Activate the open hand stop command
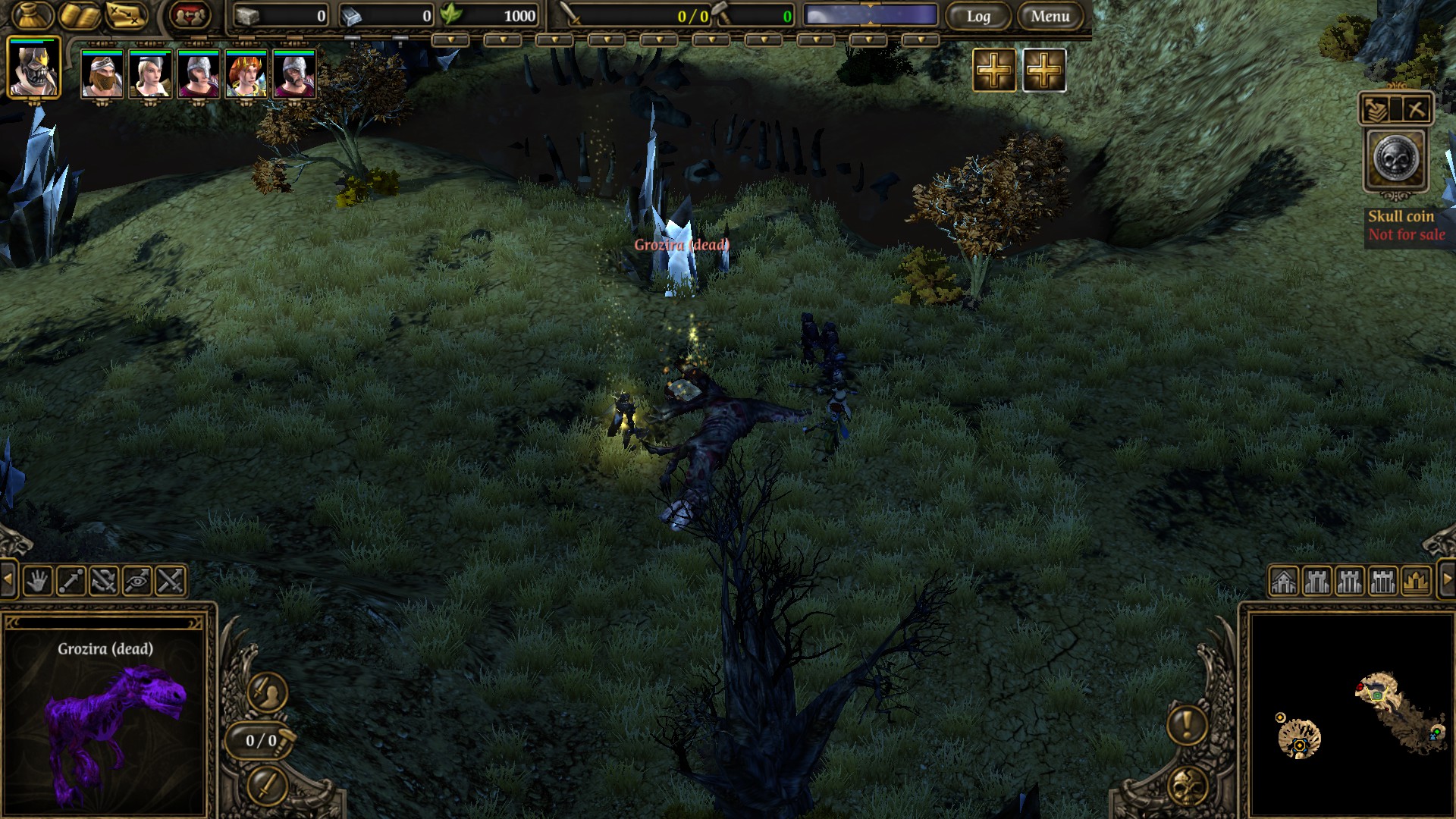 click(x=37, y=582)
